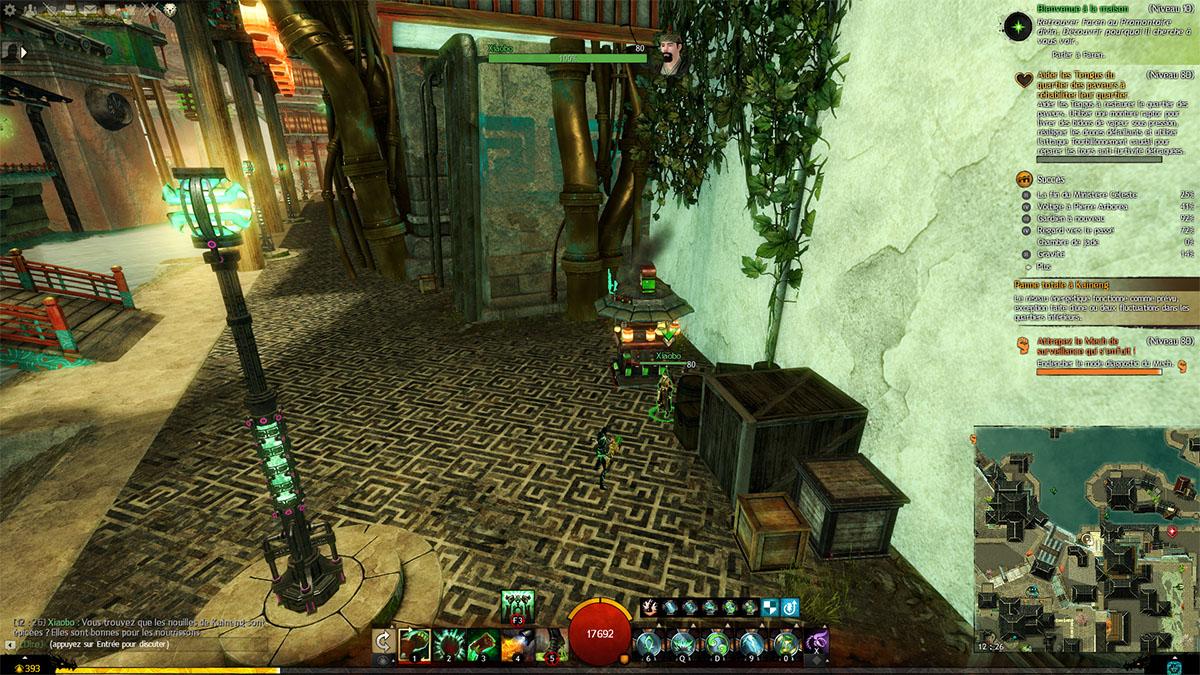Viewport: 1200px width, 675px height.
Task: Activate the utility skill in slot 9
Action: 751,641
